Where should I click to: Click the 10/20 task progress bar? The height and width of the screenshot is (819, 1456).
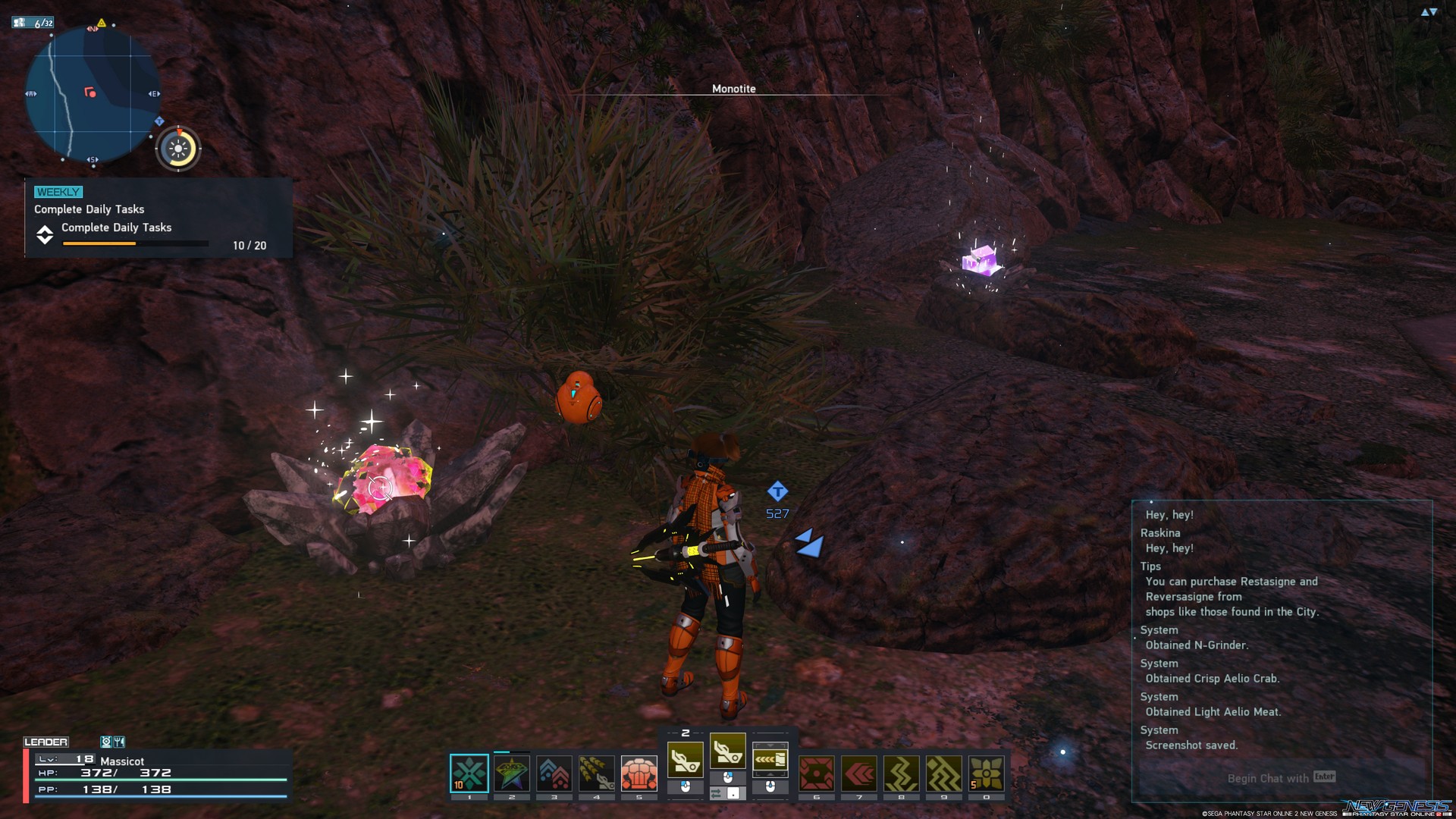tap(135, 243)
